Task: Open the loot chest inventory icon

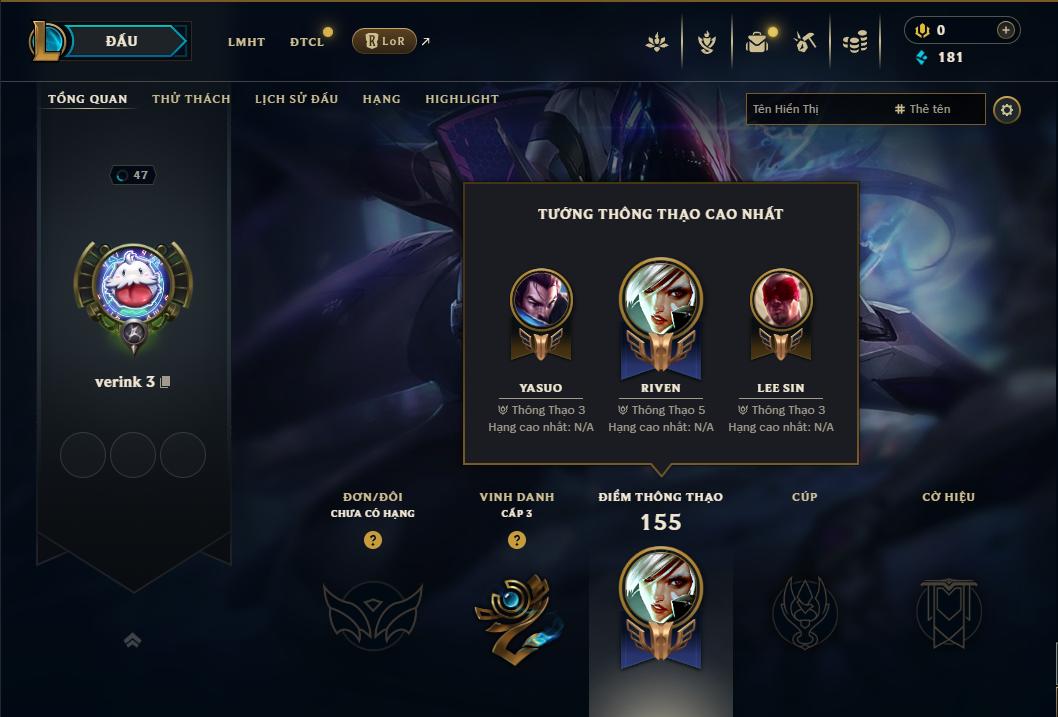Action: coord(757,42)
